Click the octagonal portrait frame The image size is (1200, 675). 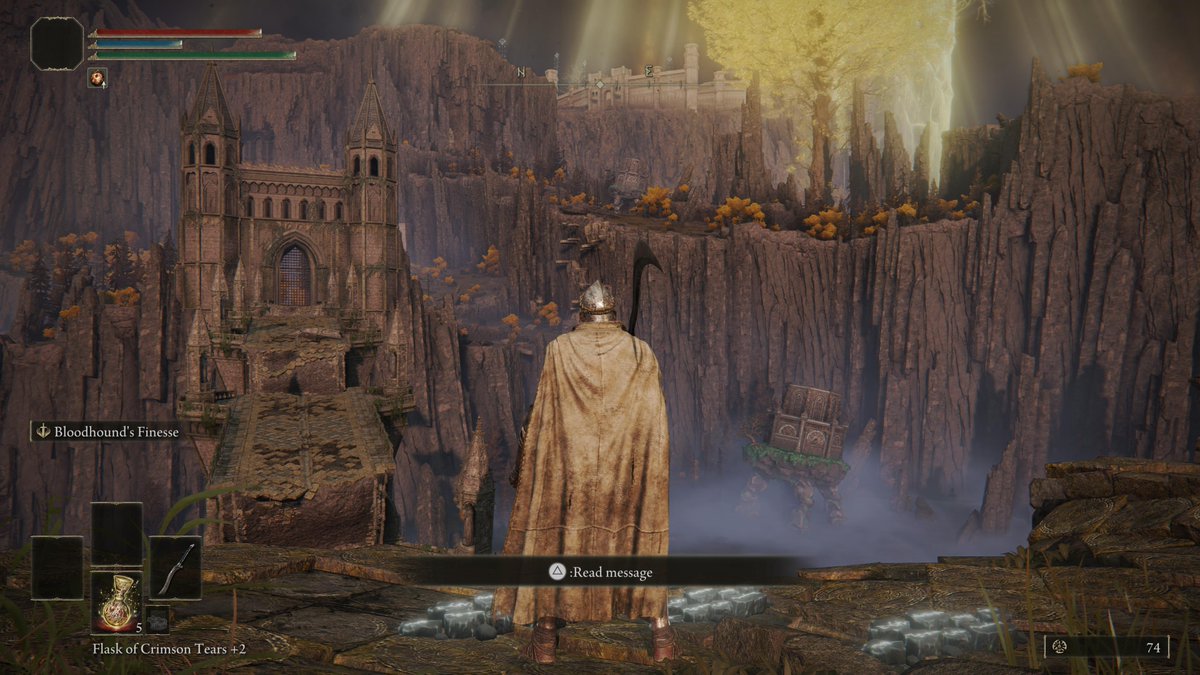57,44
